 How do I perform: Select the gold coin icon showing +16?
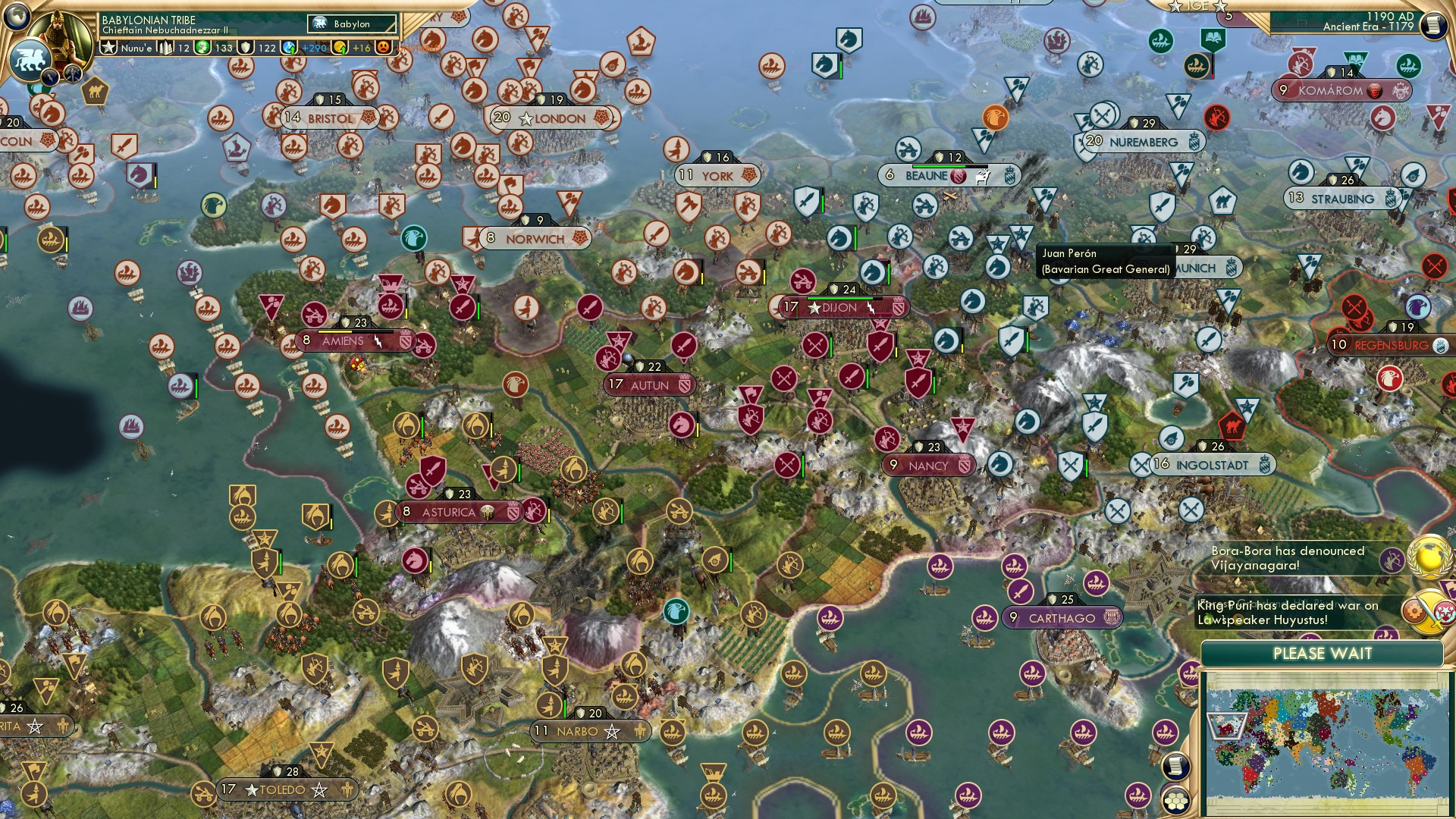pos(340,47)
